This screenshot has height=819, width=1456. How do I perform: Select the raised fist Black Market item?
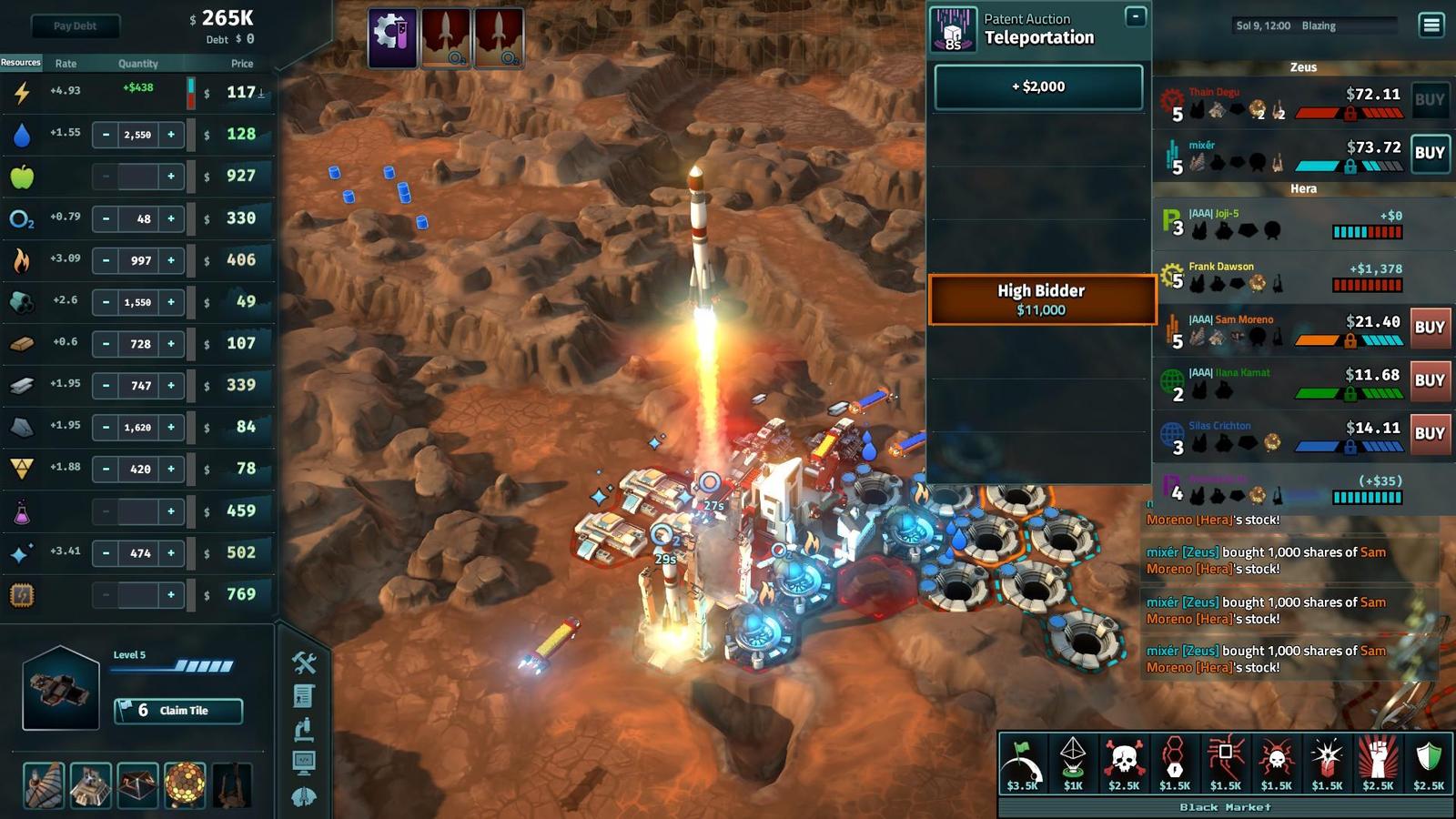[1378, 763]
